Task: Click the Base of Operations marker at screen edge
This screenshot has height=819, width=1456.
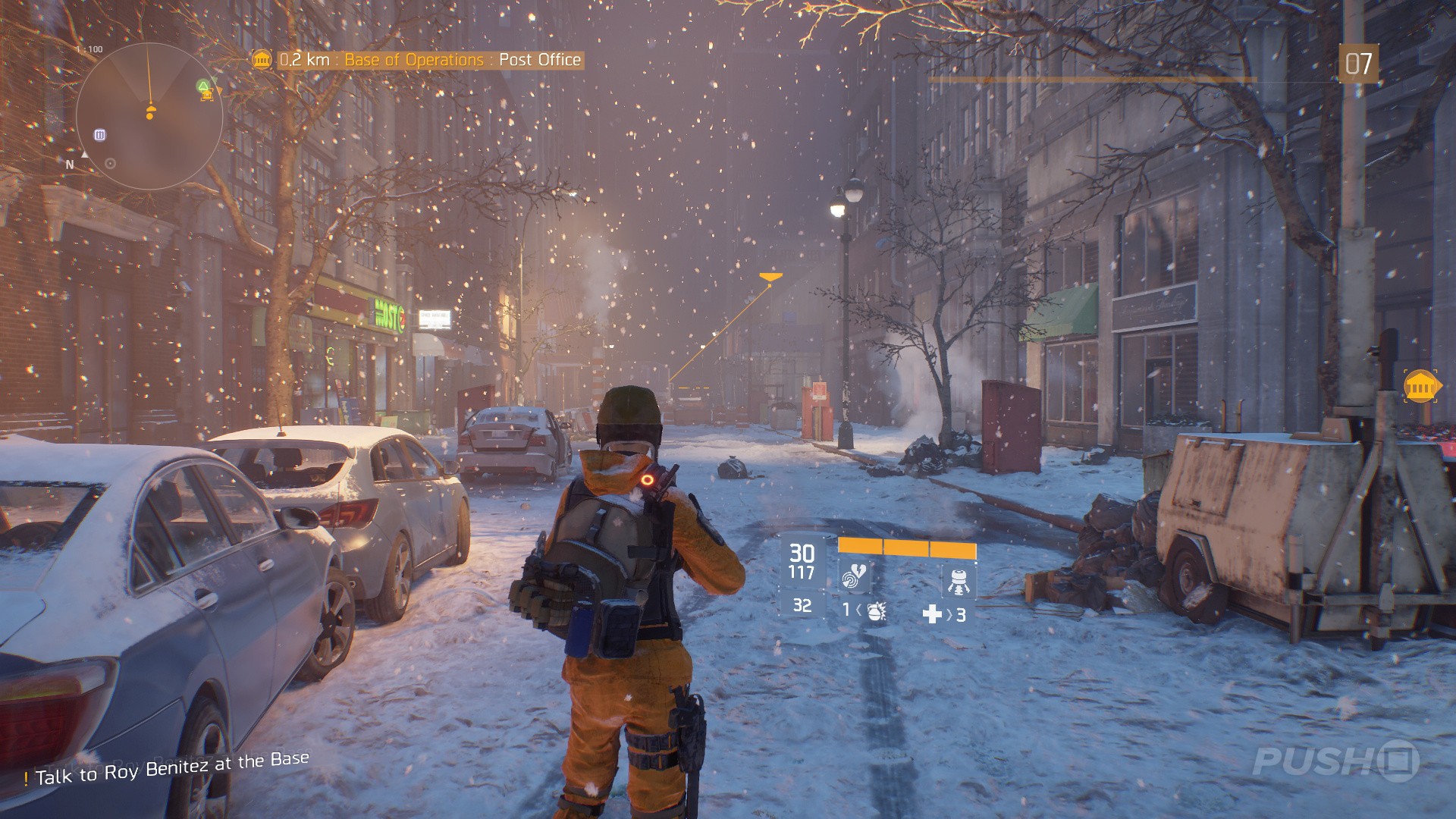Action: point(1420,388)
